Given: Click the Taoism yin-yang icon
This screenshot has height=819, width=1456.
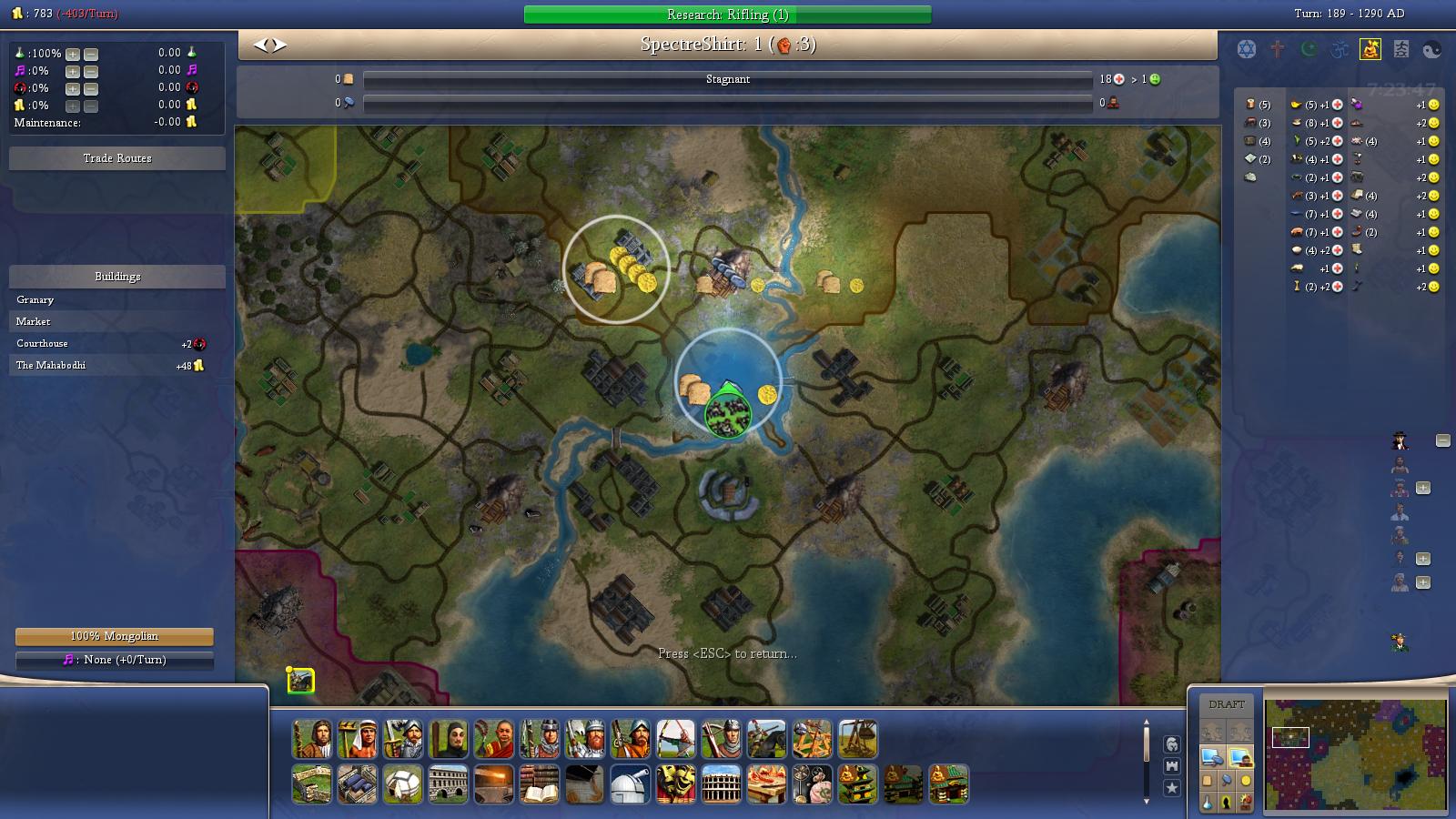Looking at the screenshot, I should (x=1431, y=49).
